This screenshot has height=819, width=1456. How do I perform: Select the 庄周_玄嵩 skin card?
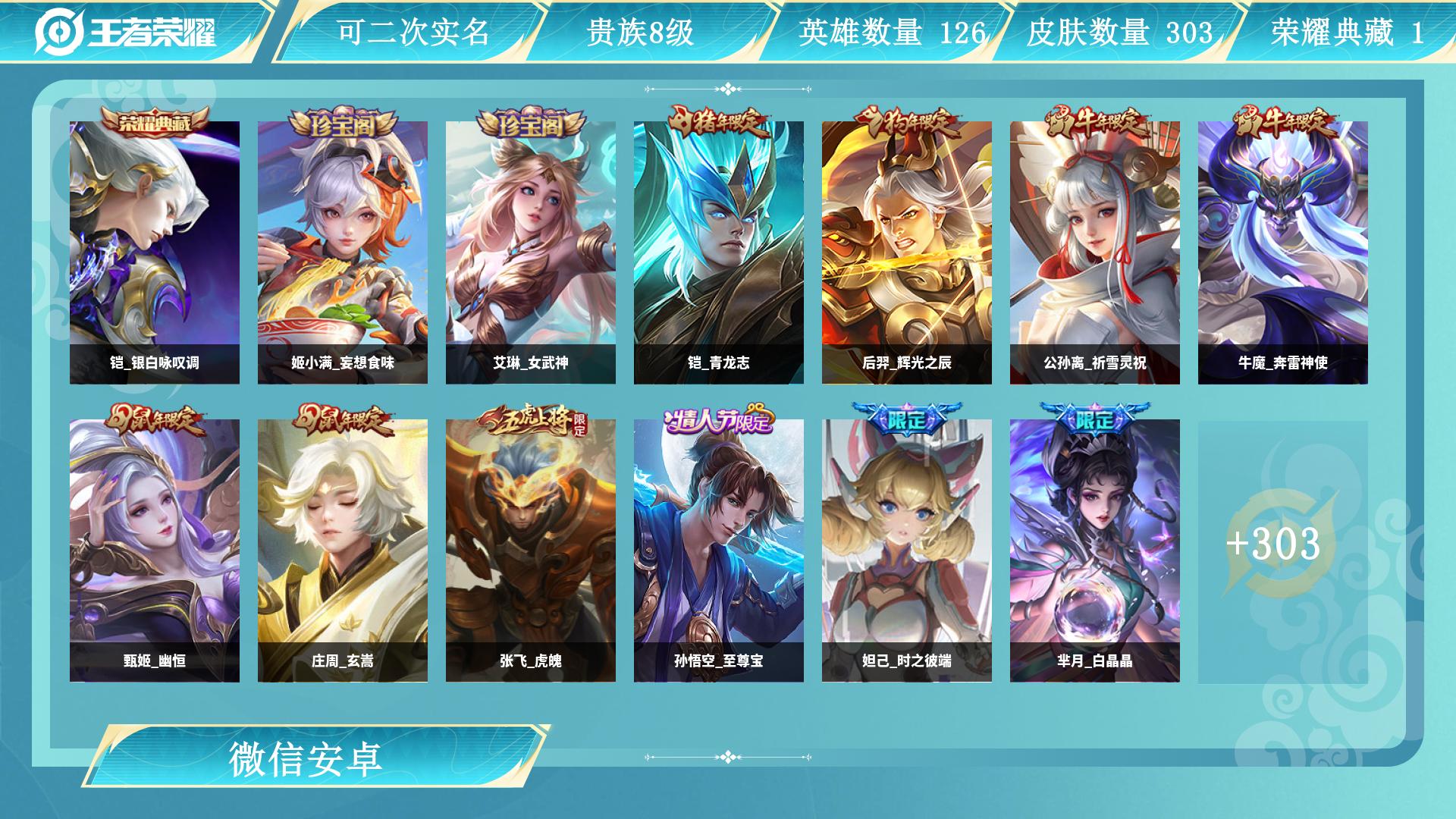pos(343,551)
